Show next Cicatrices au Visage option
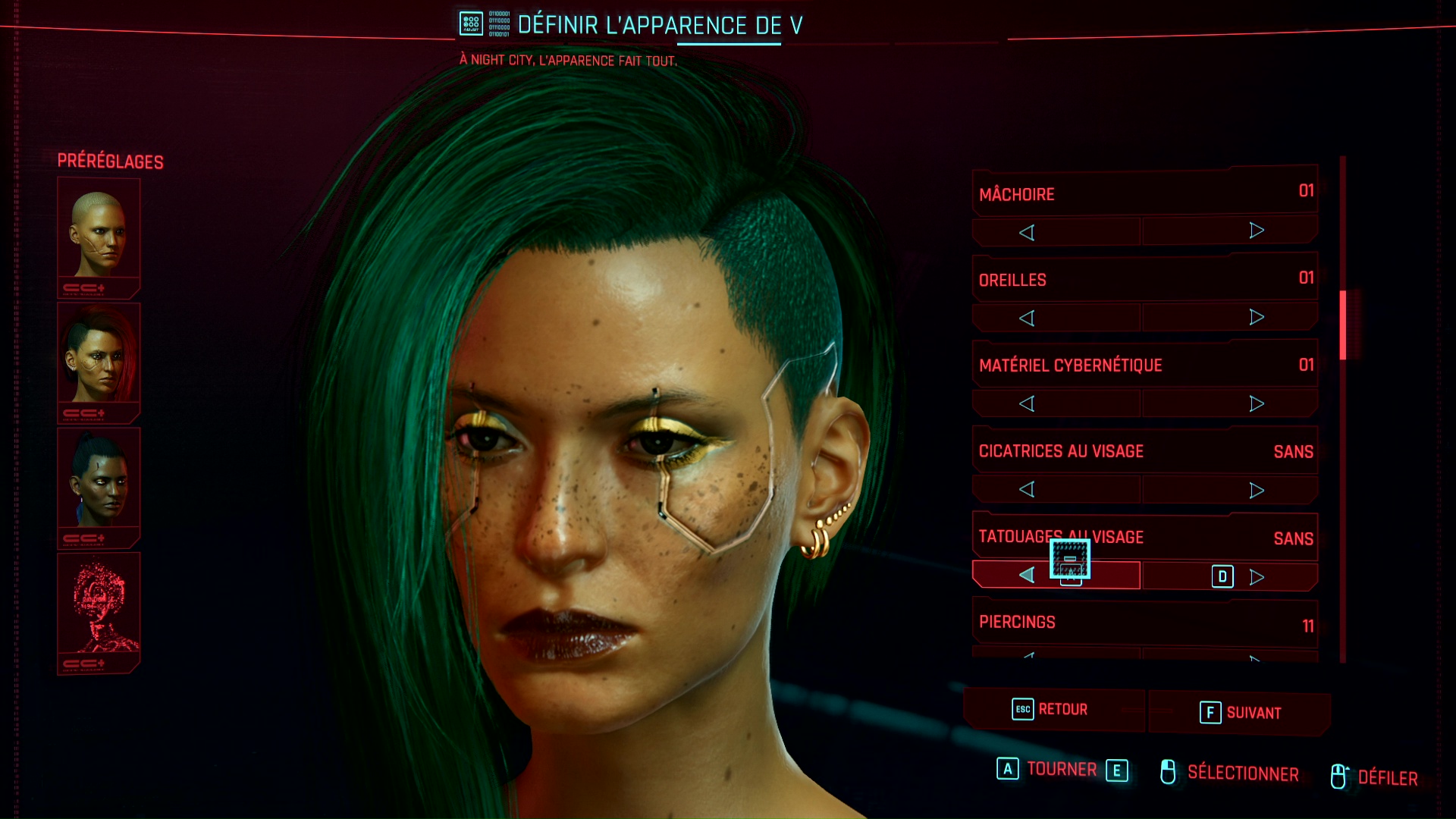1456x819 pixels. (x=1256, y=490)
